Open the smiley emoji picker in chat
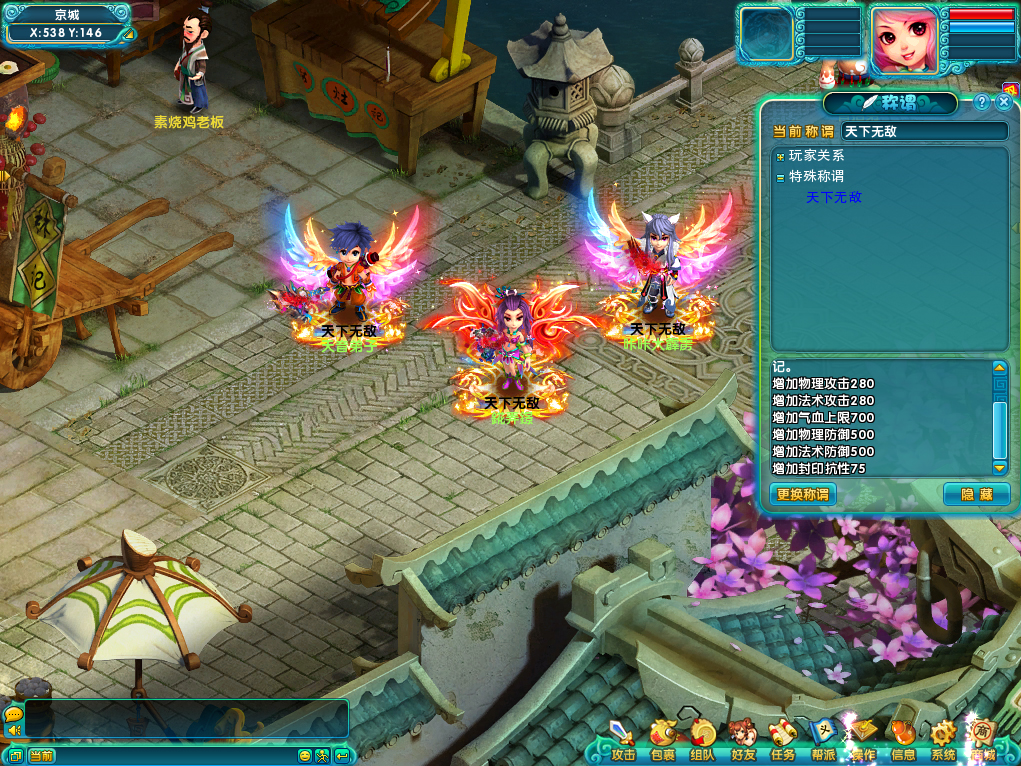This screenshot has width=1021, height=766. tap(305, 756)
